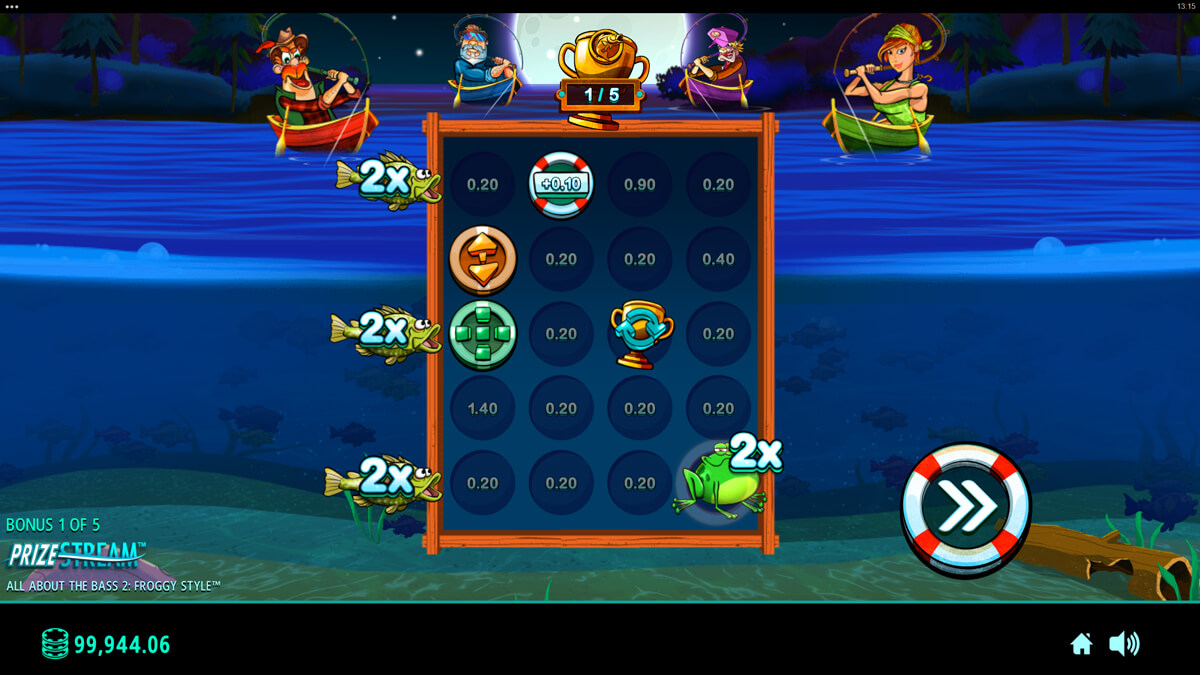Return to the home lobby
Image resolution: width=1200 pixels, height=675 pixels.
pos(1081,644)
